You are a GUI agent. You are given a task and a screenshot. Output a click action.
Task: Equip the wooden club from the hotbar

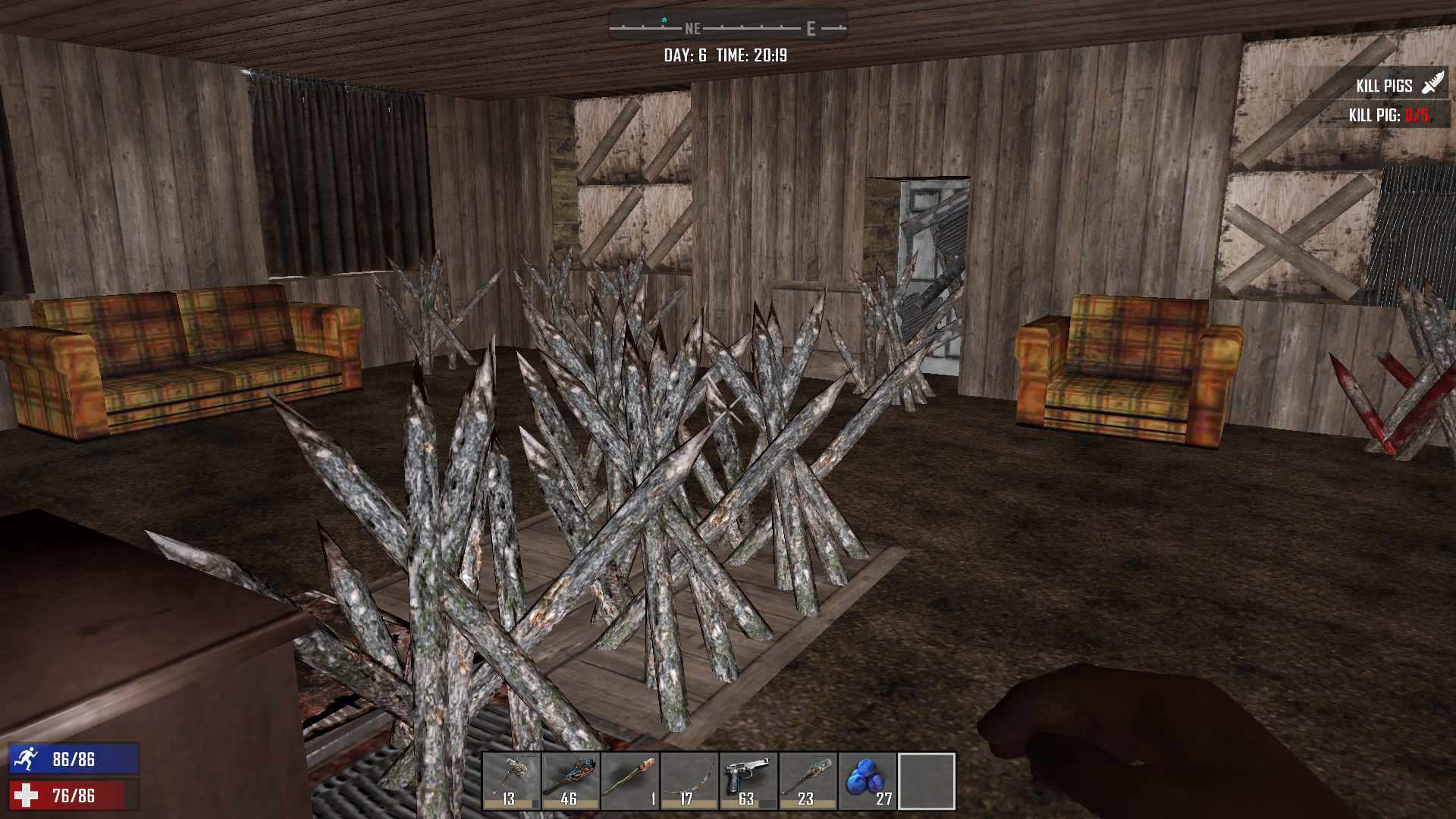pyautogui.click(x=570, y=781)
